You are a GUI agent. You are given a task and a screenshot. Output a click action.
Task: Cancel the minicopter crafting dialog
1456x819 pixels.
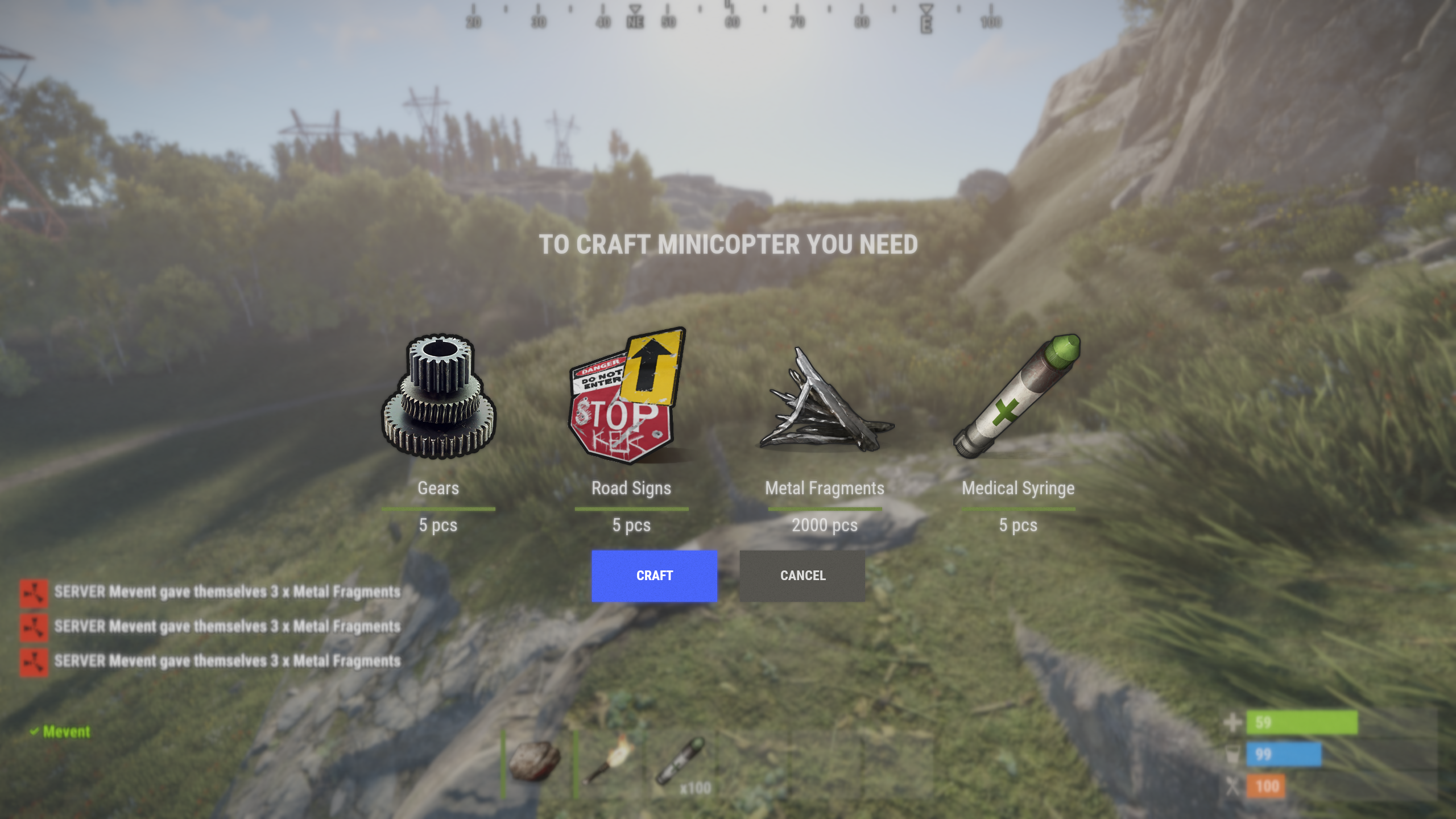click(803, 576)
